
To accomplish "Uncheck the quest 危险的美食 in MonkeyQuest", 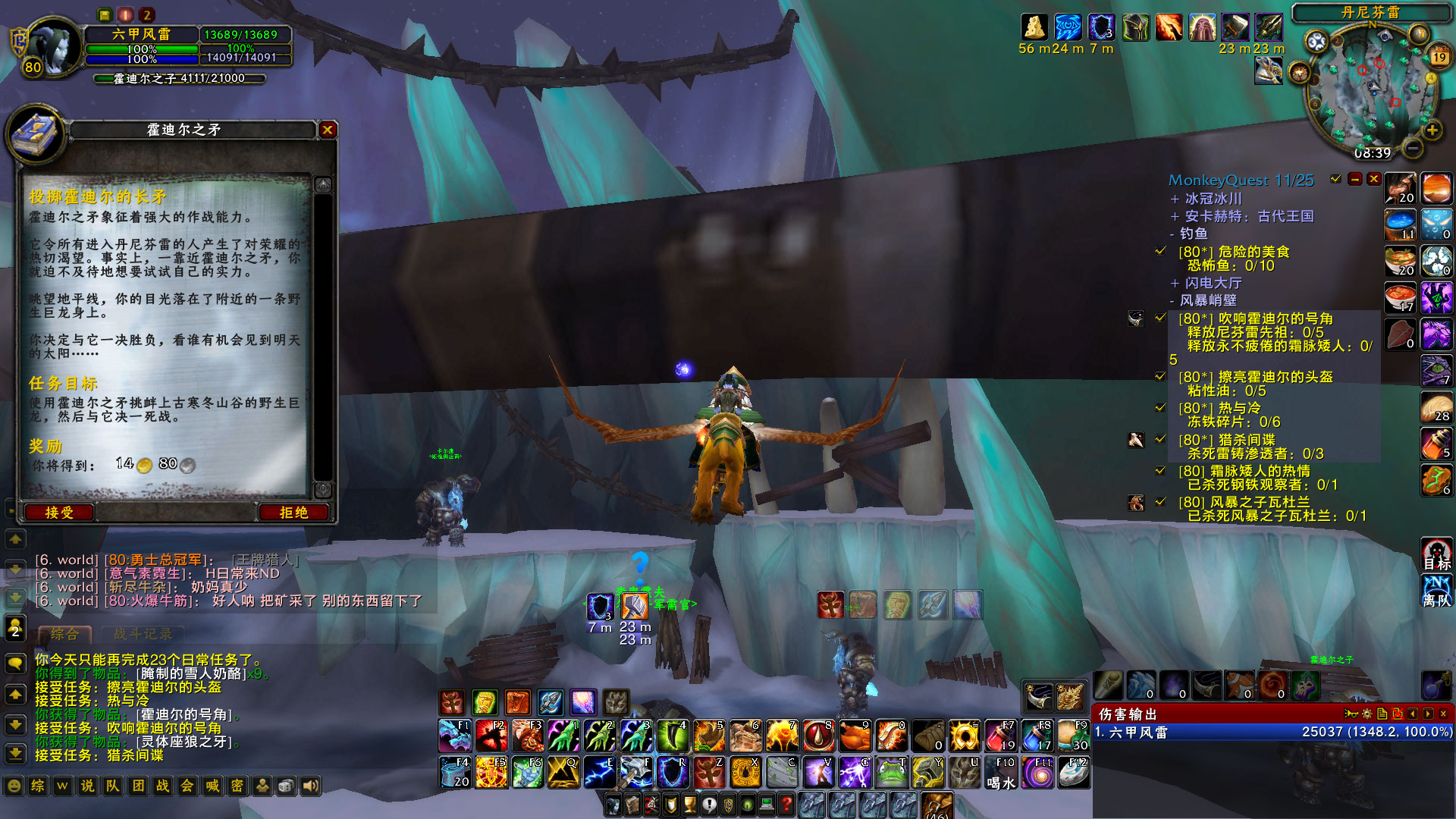I will 1160,253.
